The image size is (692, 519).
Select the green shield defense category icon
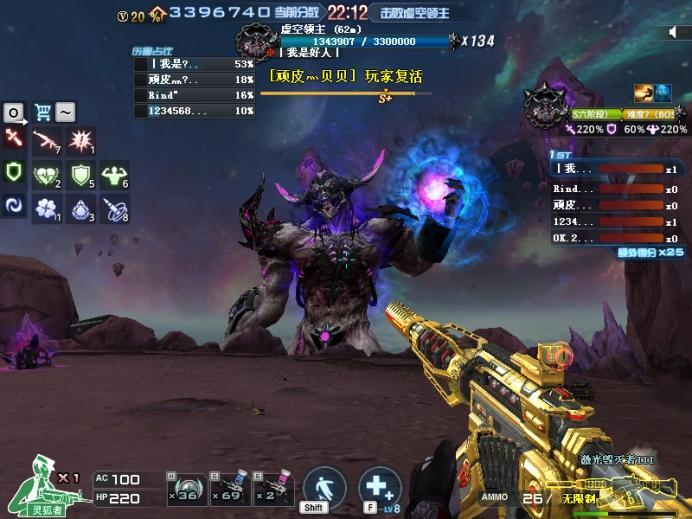[14, 174]
